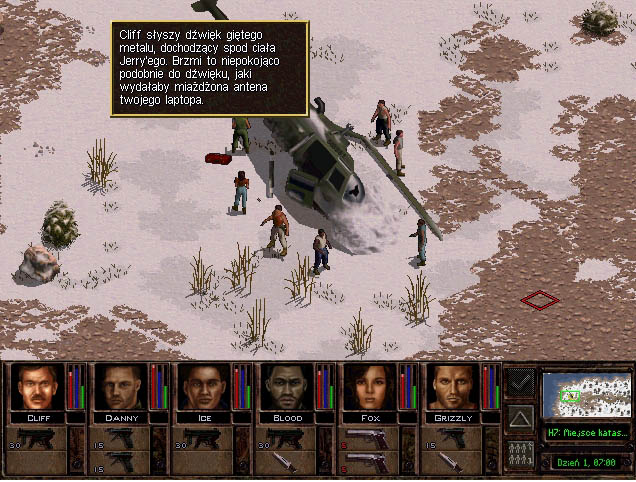
Task: Open the squad figures button
Action: pos(520,451)
